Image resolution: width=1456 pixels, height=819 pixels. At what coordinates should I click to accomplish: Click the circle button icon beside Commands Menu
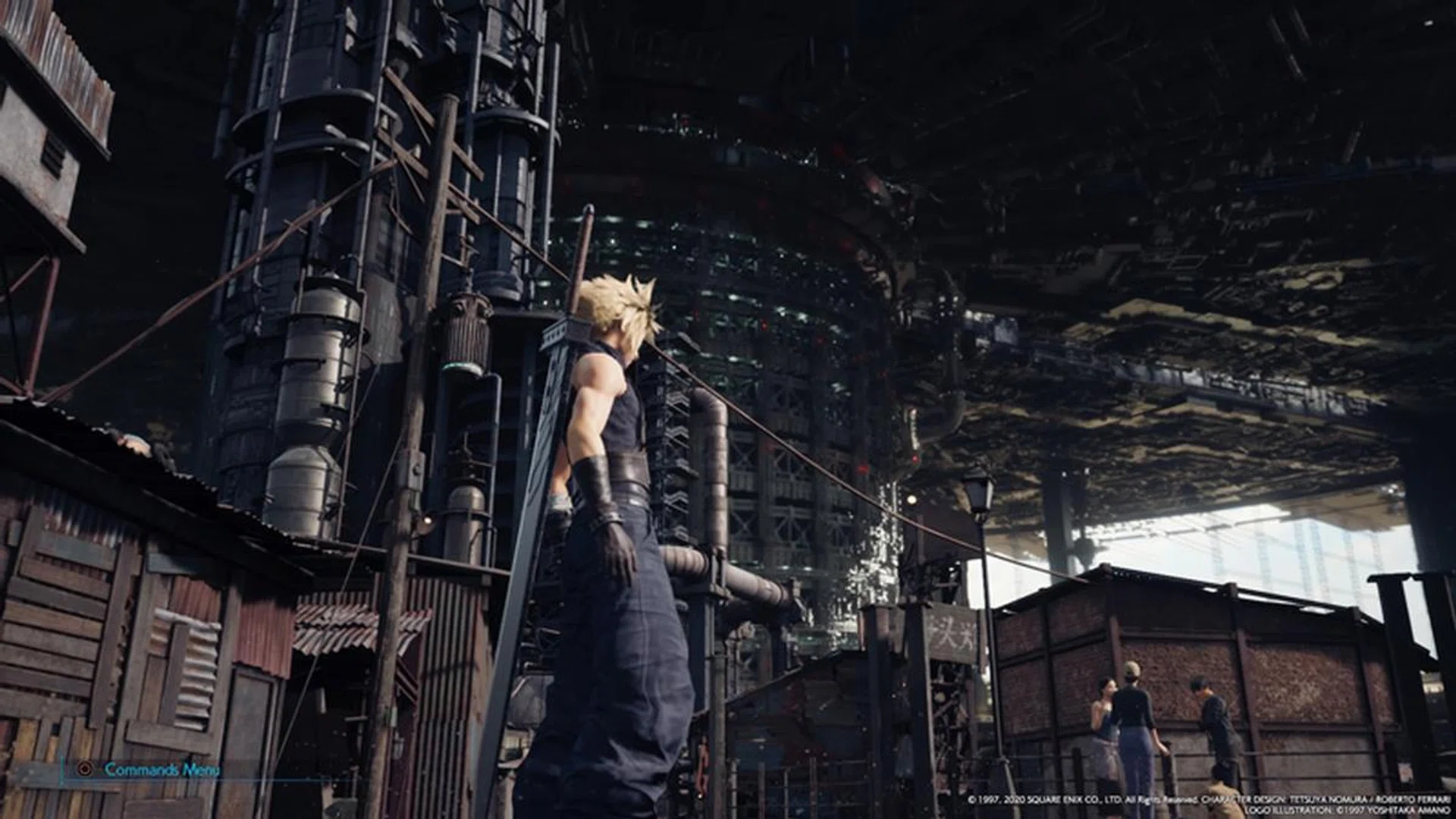coord(85,767)
